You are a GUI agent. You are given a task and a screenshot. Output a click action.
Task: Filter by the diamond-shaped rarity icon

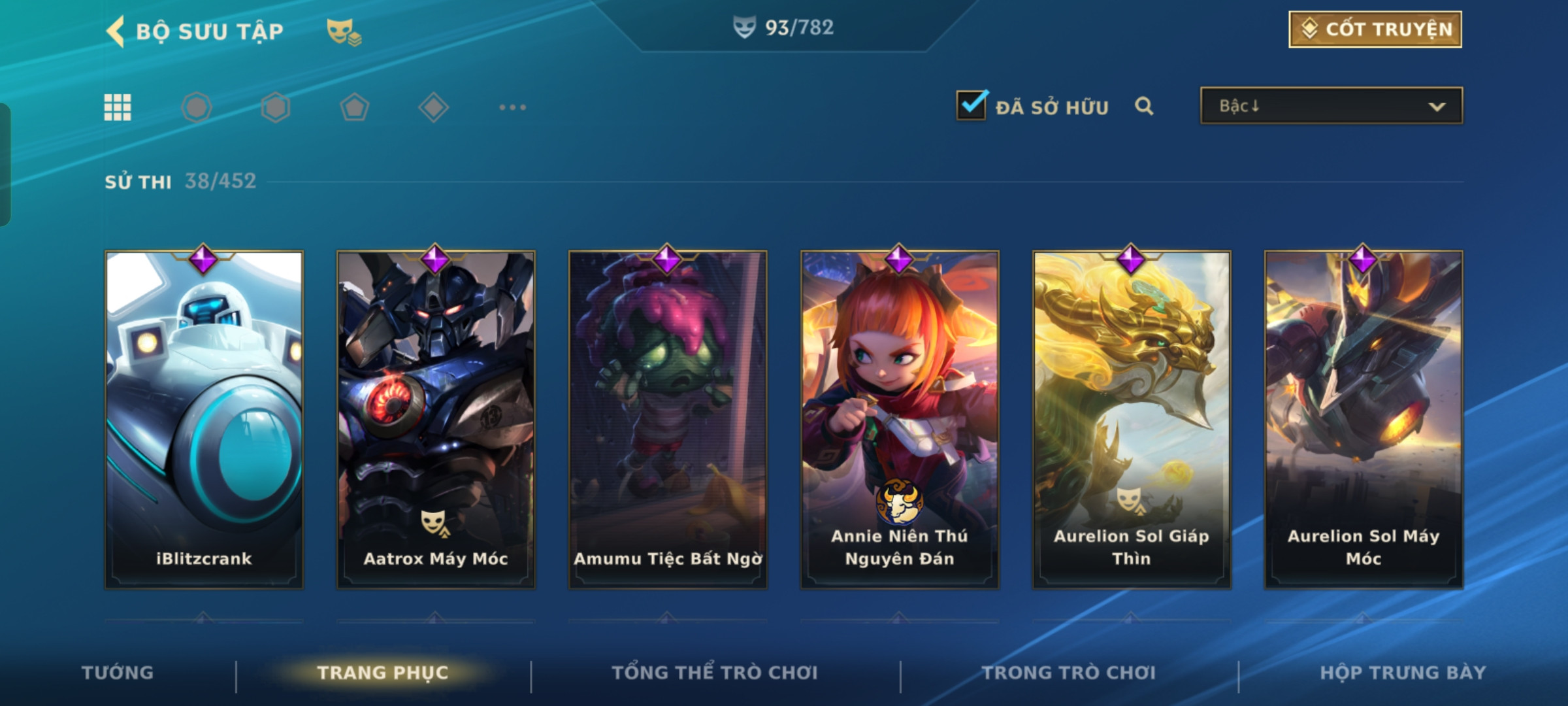pos(433,107)
